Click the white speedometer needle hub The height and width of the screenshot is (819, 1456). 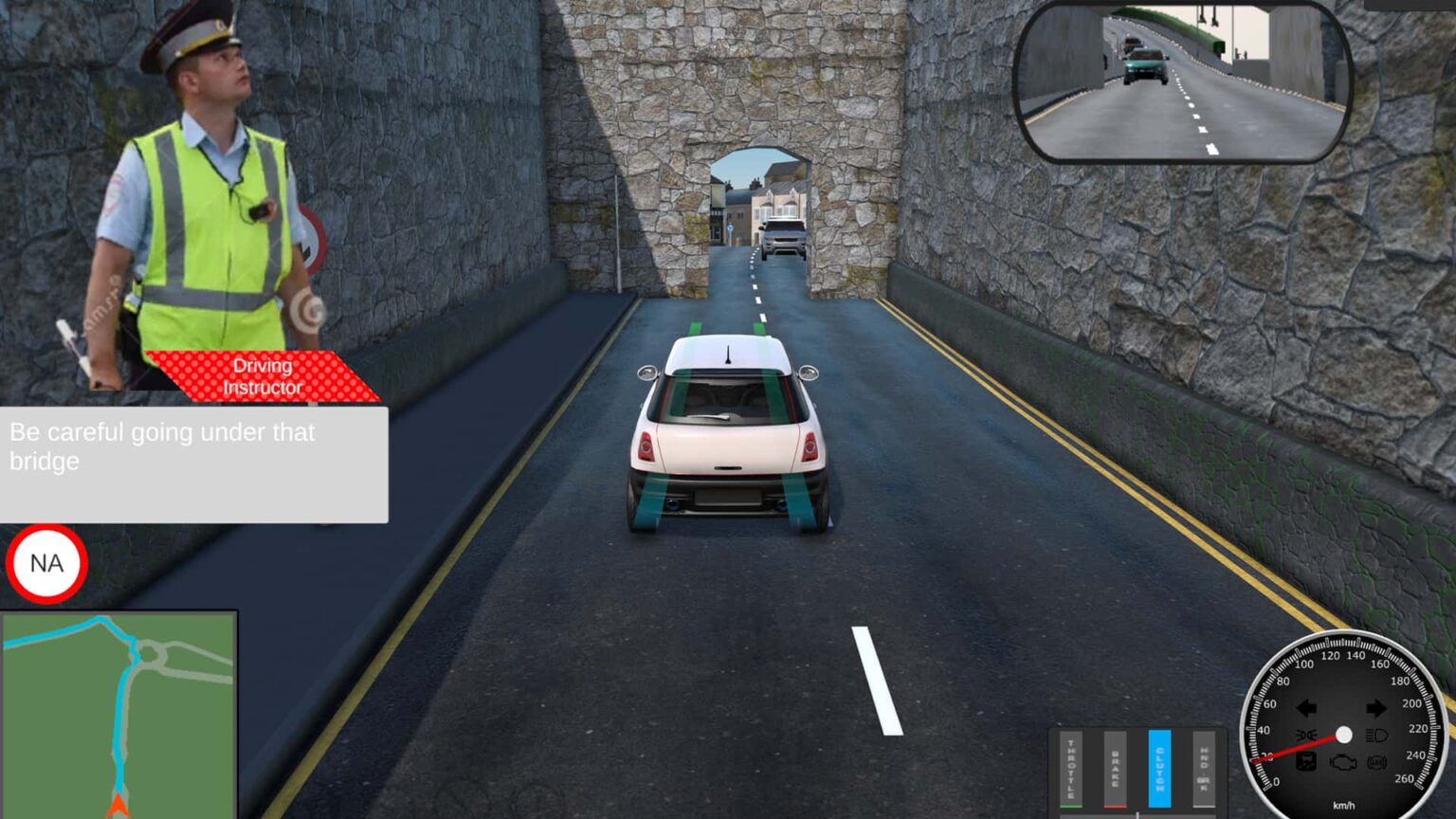coord(1343,734)
